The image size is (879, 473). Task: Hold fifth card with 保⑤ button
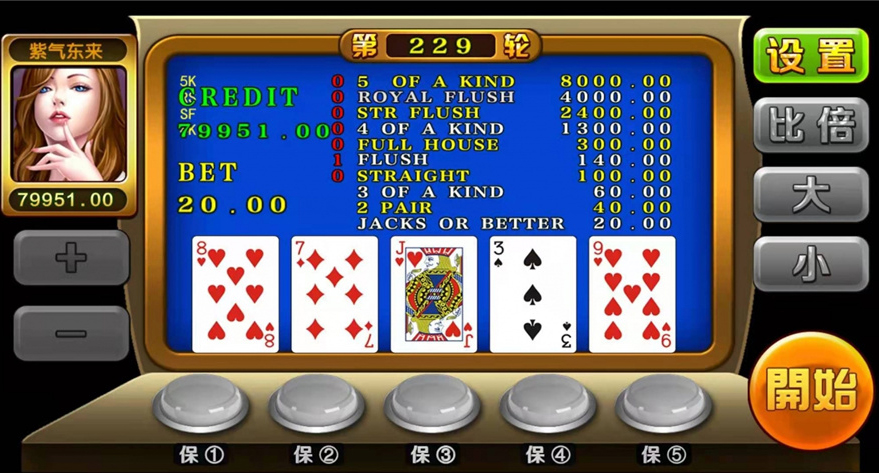(x=663, y=403)
